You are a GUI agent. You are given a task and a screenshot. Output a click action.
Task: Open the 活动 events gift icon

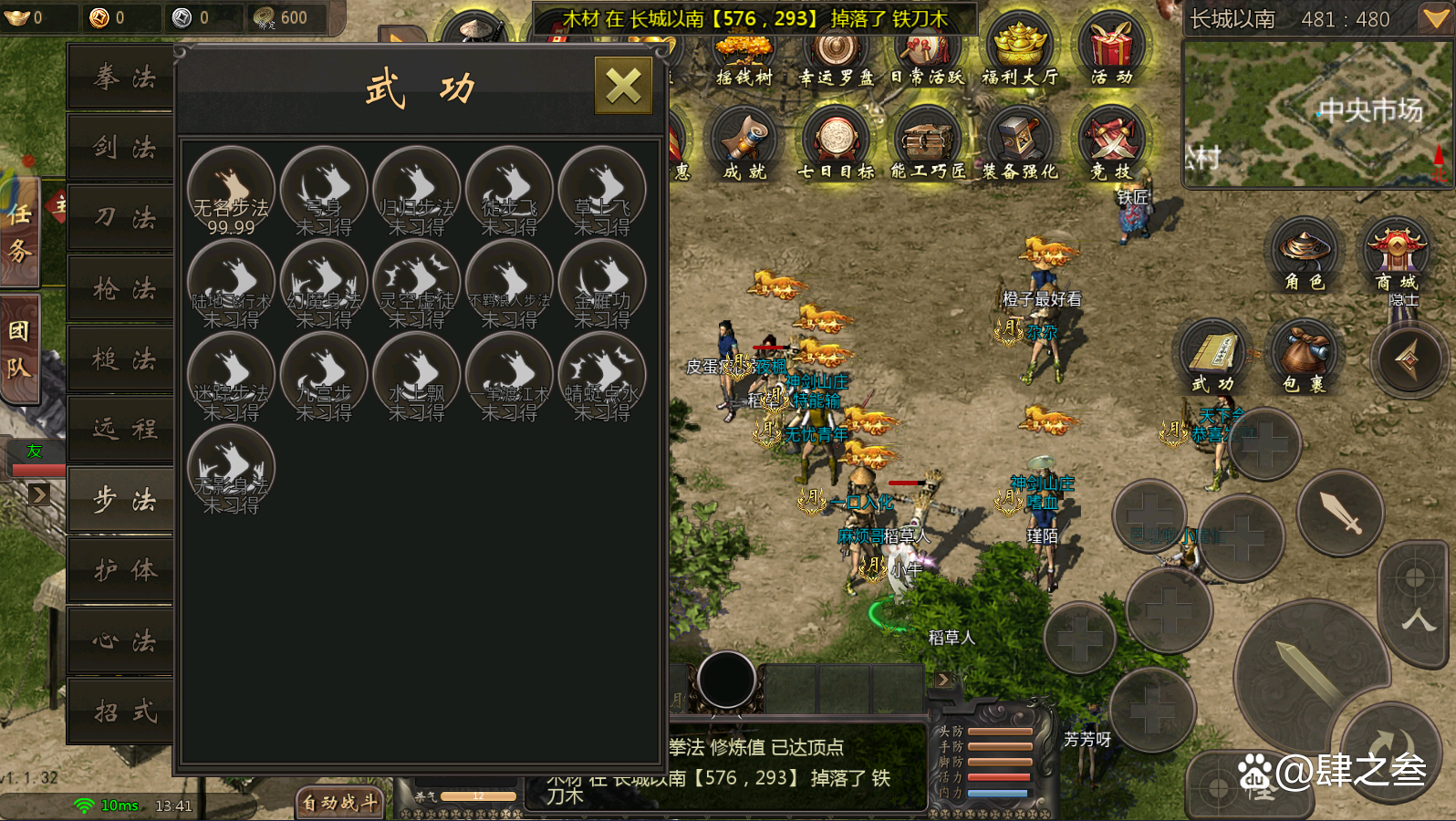(x=1111, y=50)
